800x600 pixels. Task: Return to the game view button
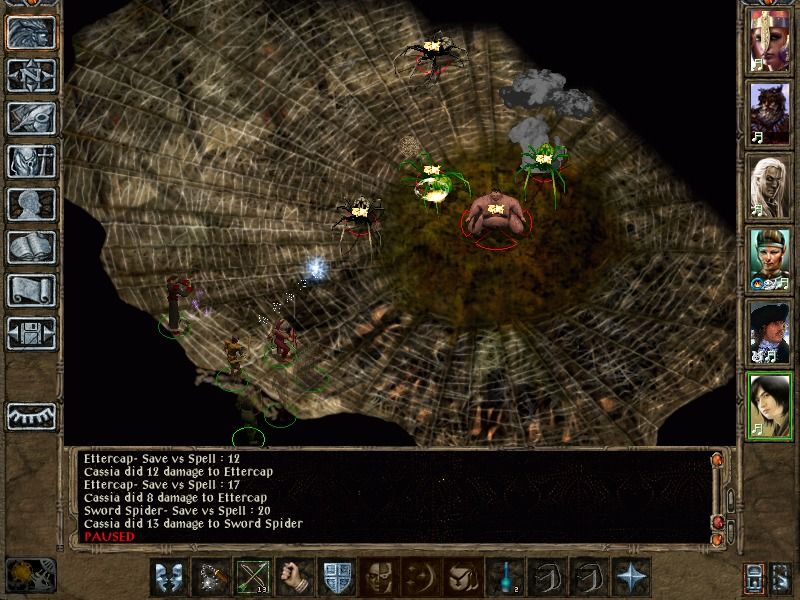click(30, 33)
